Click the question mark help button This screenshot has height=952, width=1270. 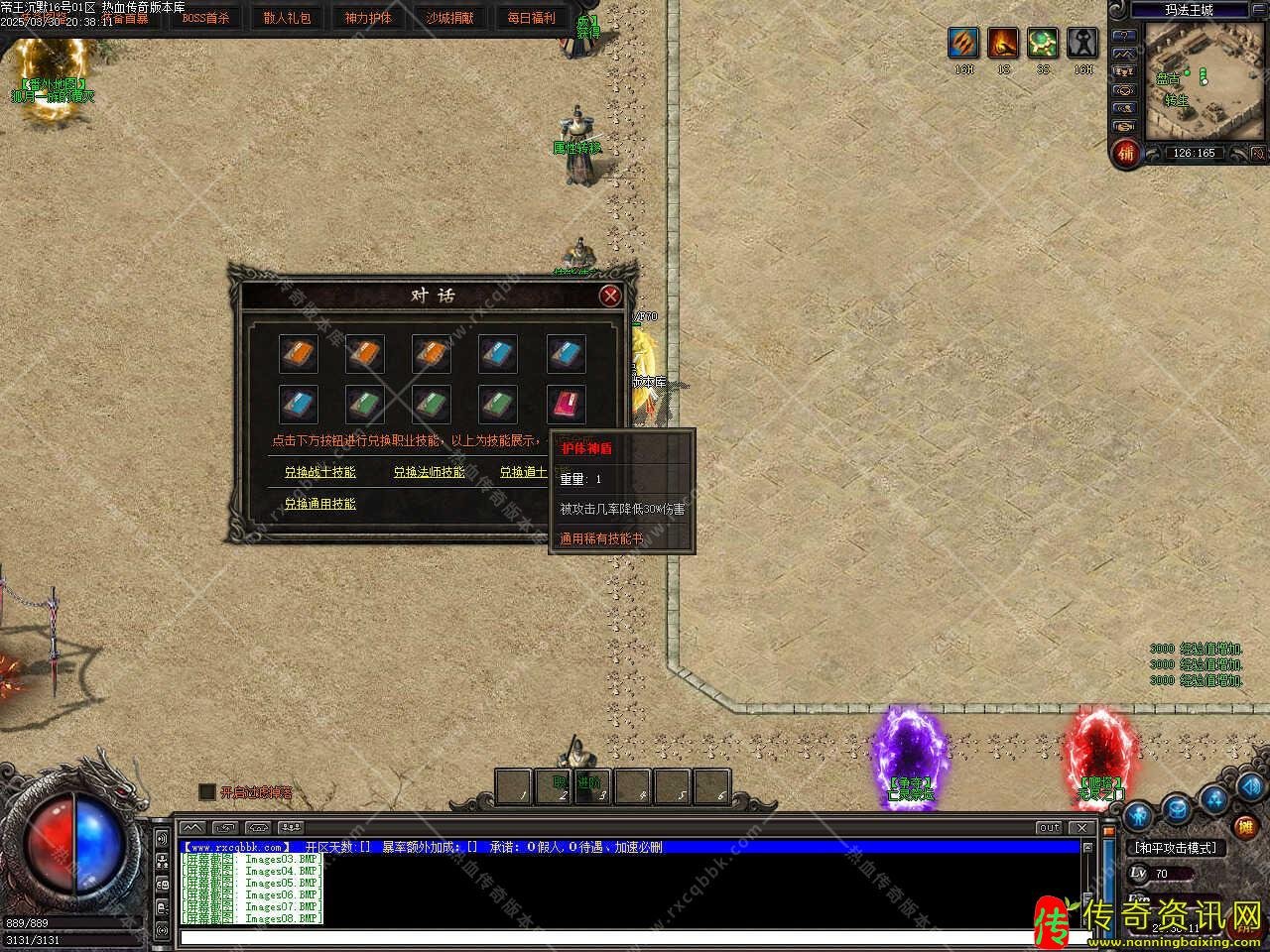coord(1124,34)
